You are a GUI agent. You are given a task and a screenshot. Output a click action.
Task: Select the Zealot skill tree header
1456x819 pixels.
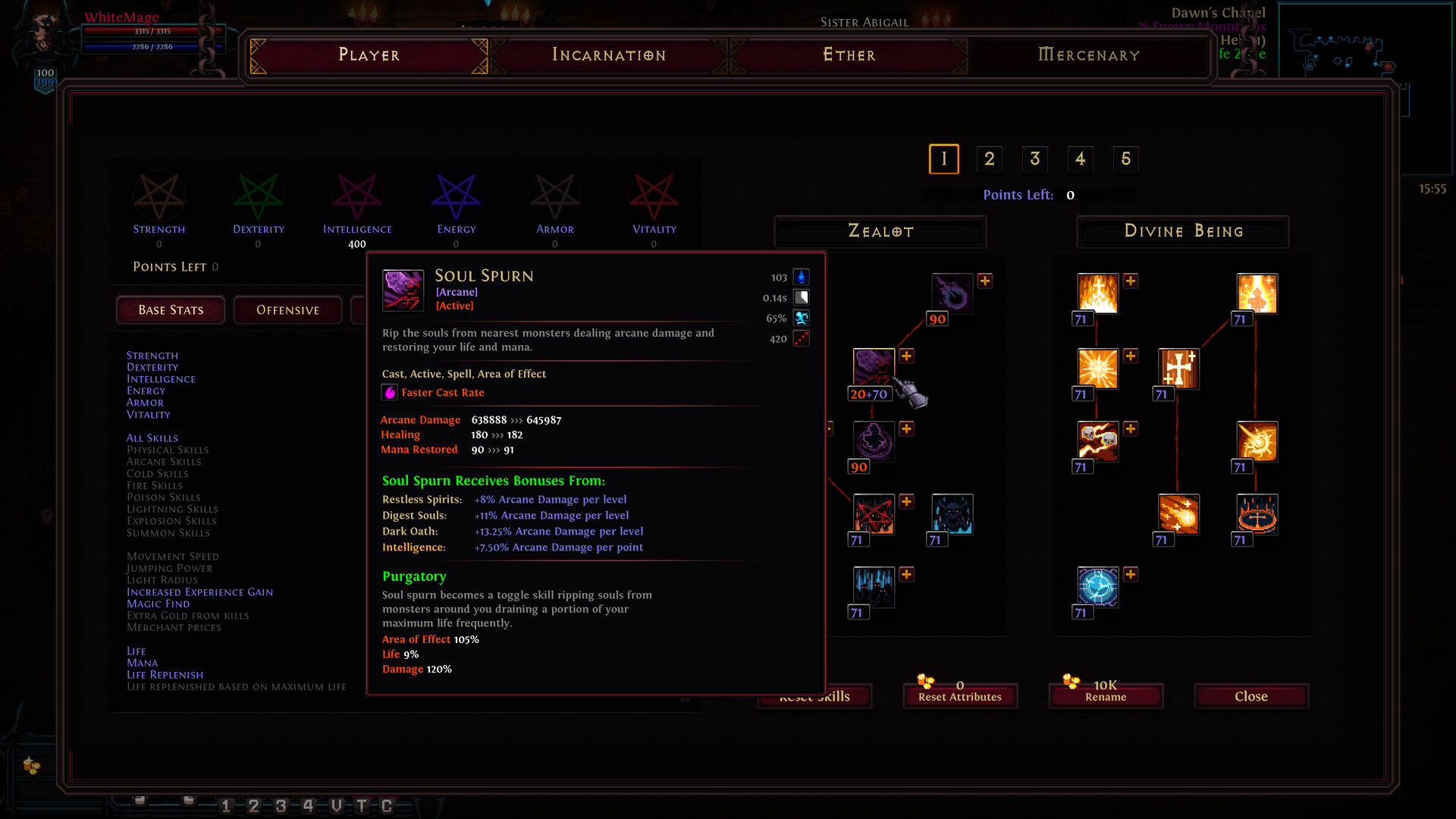880,231
